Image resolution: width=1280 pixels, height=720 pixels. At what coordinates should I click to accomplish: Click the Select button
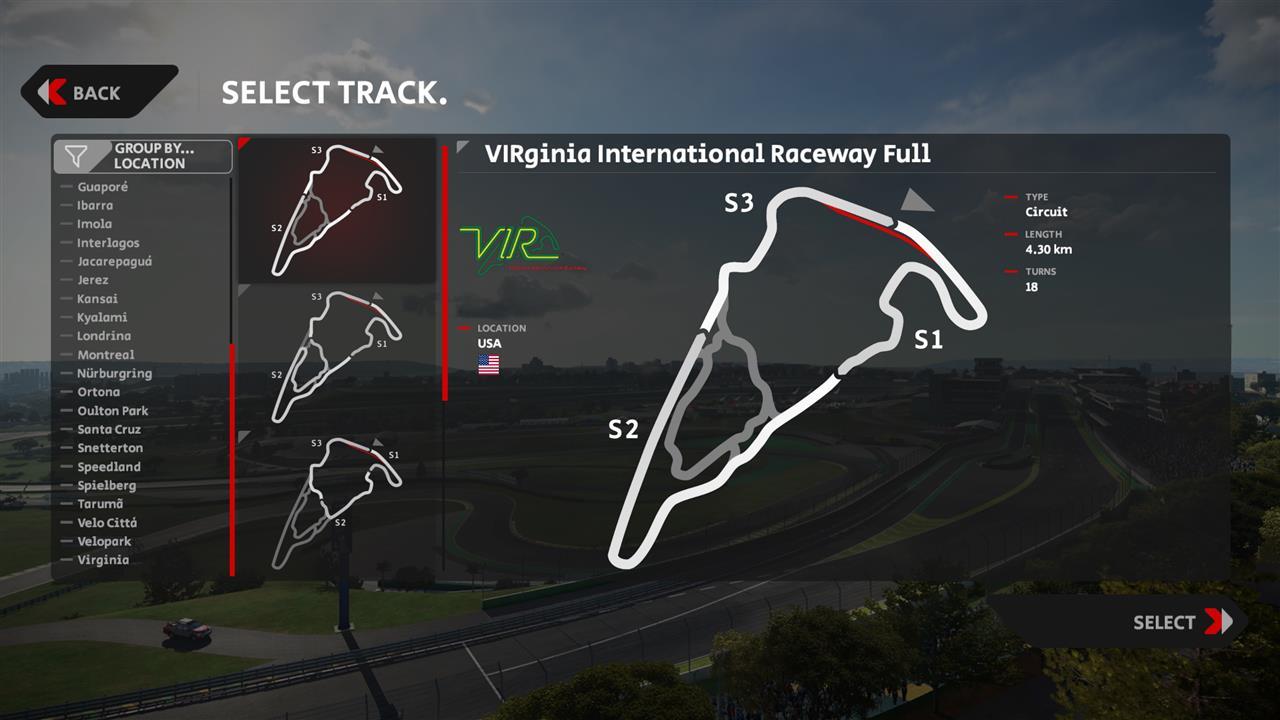[1166, 622]
